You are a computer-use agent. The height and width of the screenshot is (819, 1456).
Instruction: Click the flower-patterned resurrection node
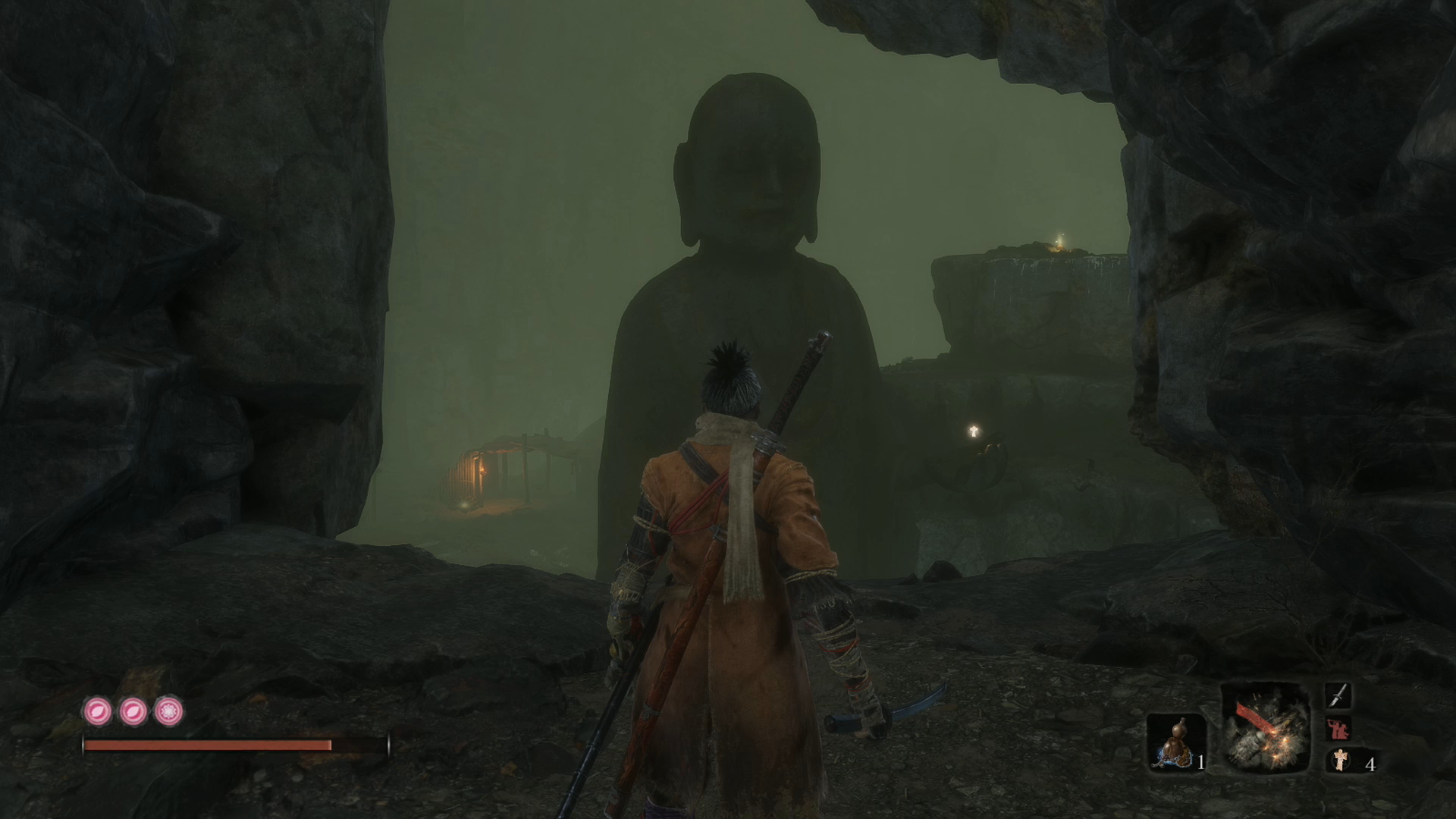coord(168,711)
